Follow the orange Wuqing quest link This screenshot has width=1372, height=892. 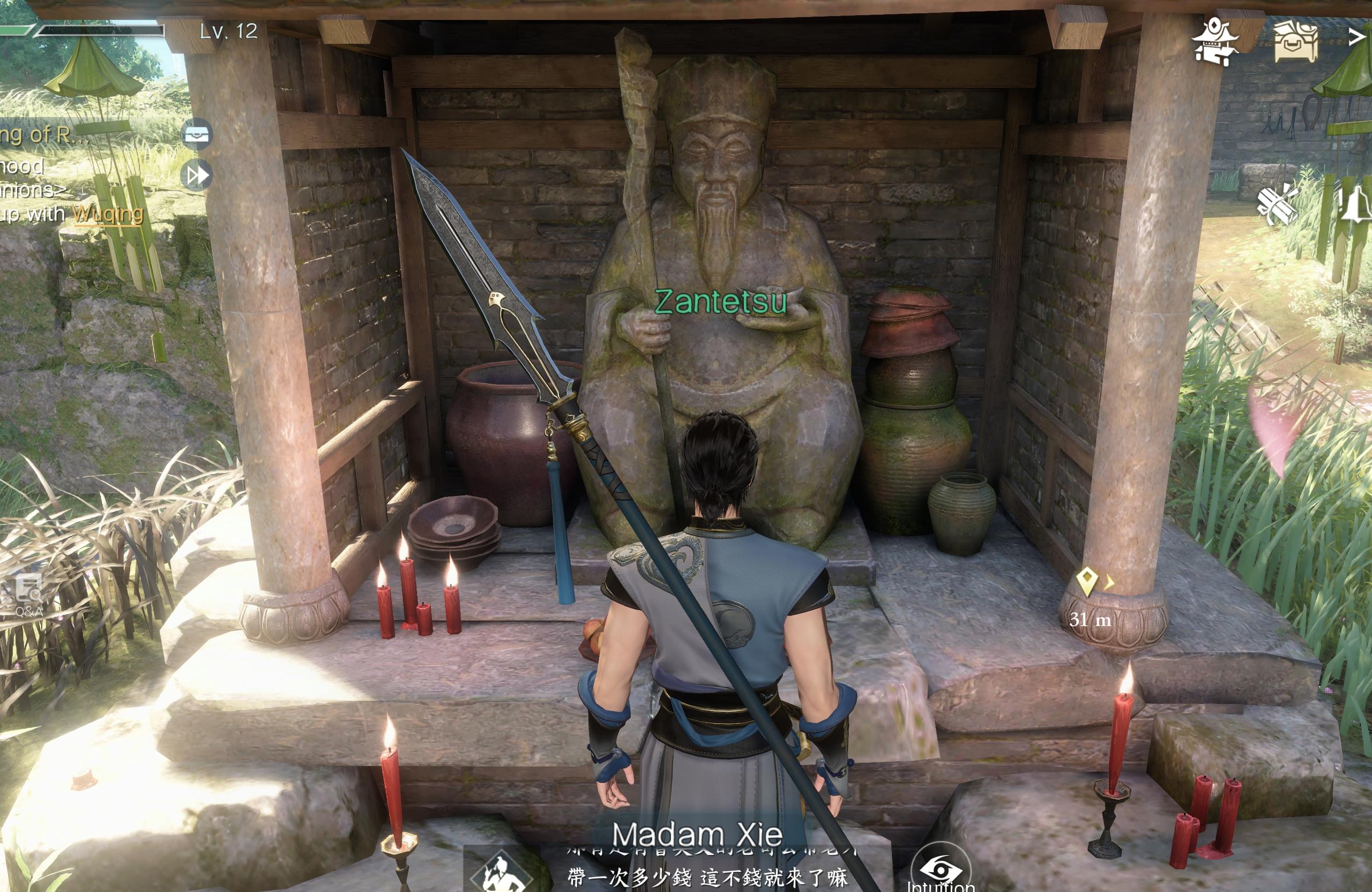click(108, 214)
